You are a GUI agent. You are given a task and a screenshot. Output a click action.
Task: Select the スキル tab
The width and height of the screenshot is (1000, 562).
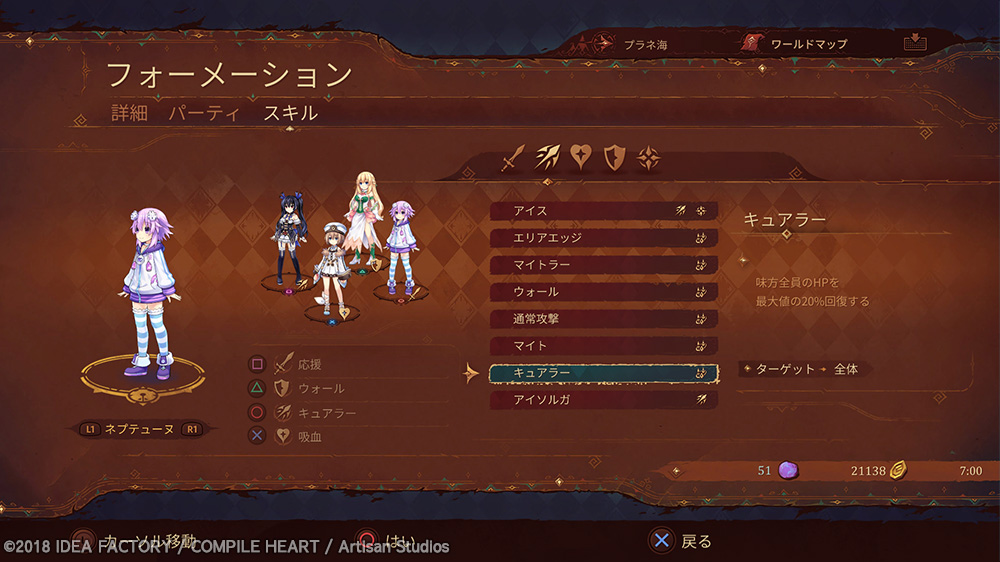290,113
